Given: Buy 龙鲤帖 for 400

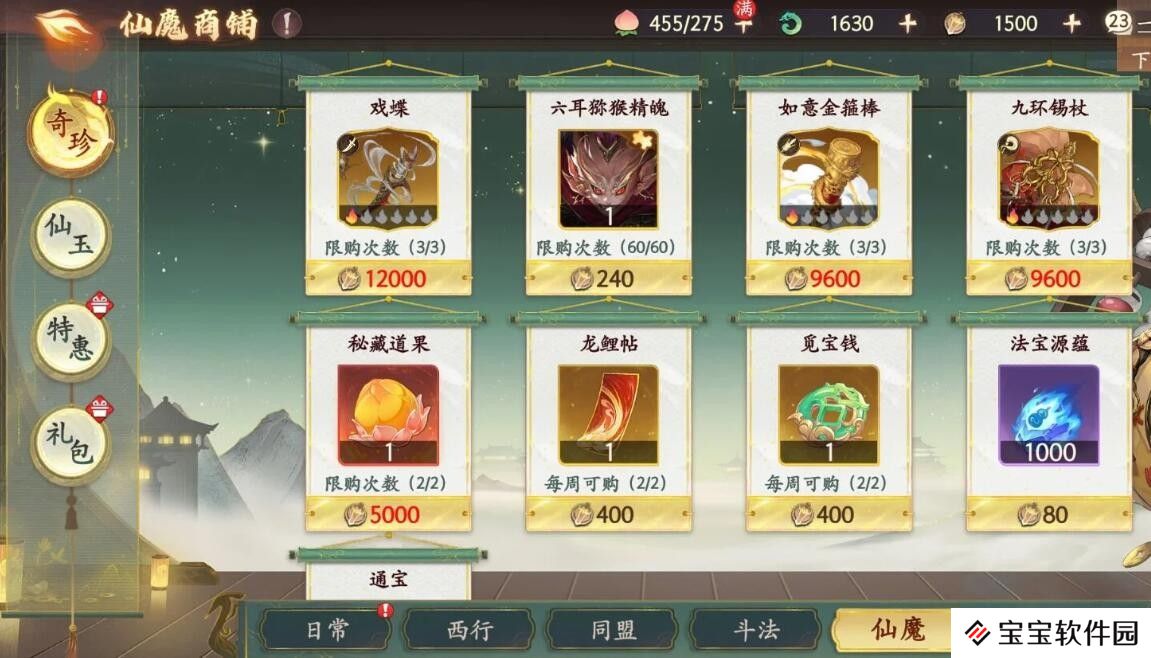Looking at the screenshot, I should [608, 514].
